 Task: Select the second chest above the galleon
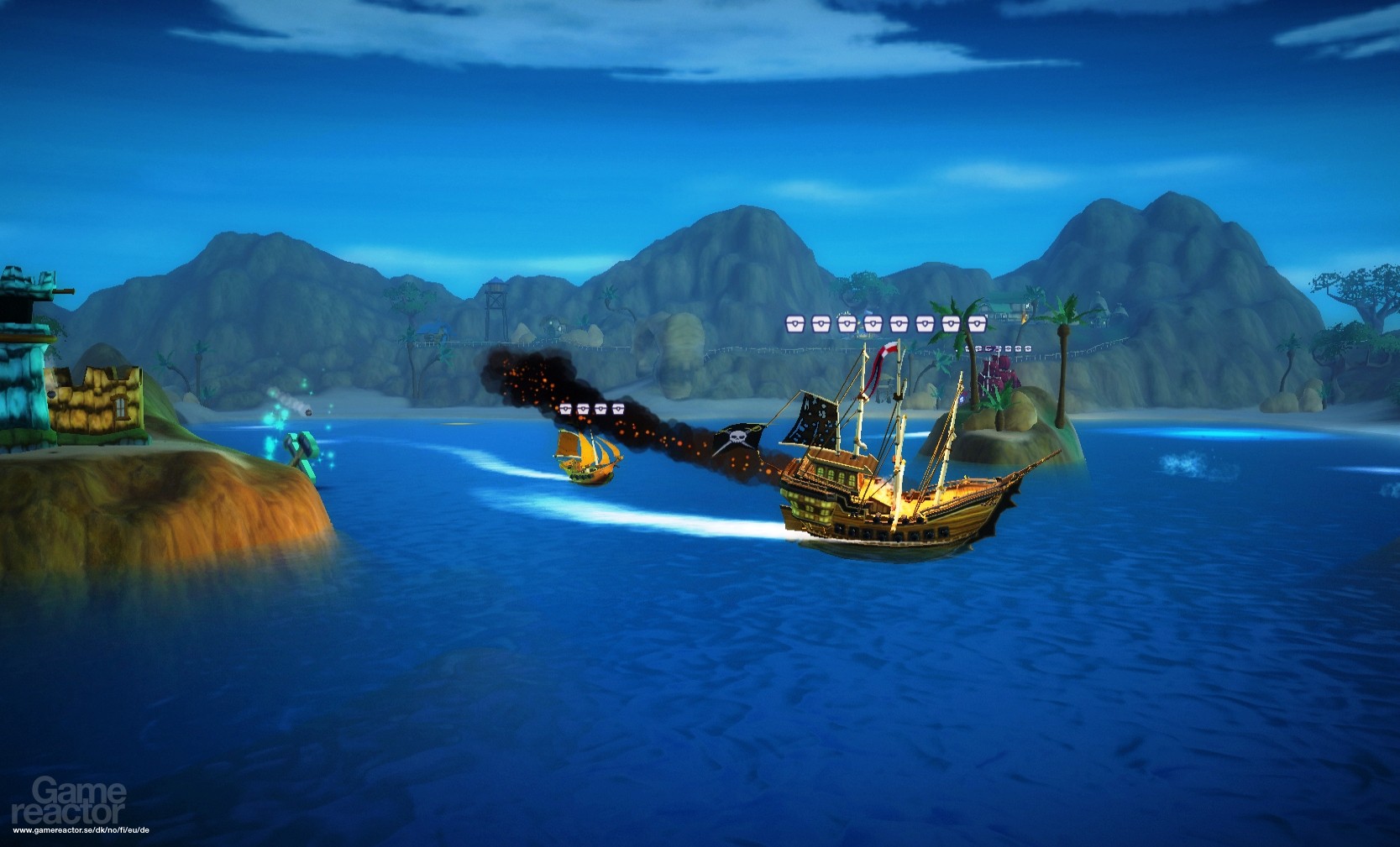[x=821, y=323]
